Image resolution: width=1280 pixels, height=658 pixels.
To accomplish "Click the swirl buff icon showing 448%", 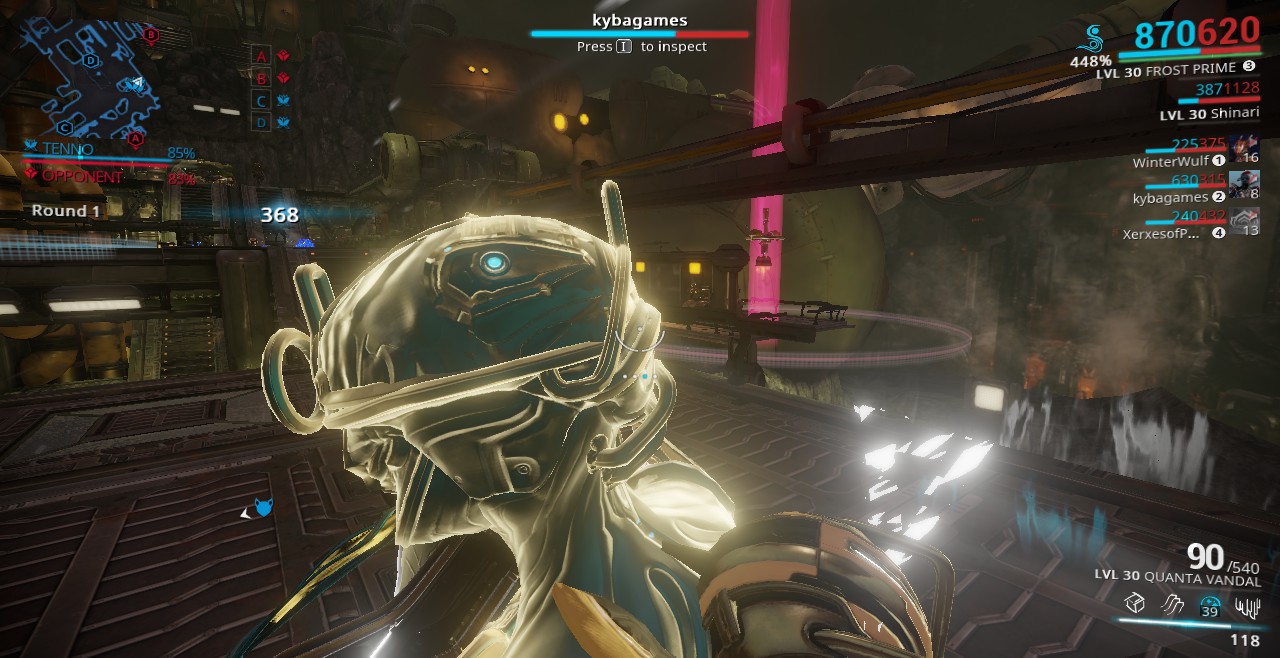I will click(1093, 39).
